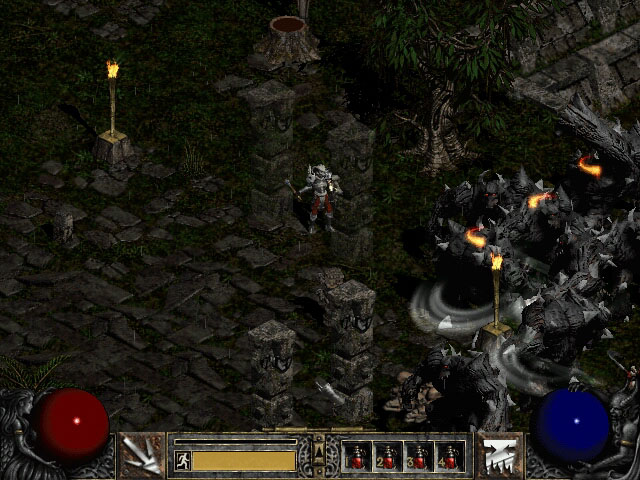Consume the red potion in belt slot 4
The width and height of the screenshot is (640, 480).
pyautogui.click(x=450, y=457)
